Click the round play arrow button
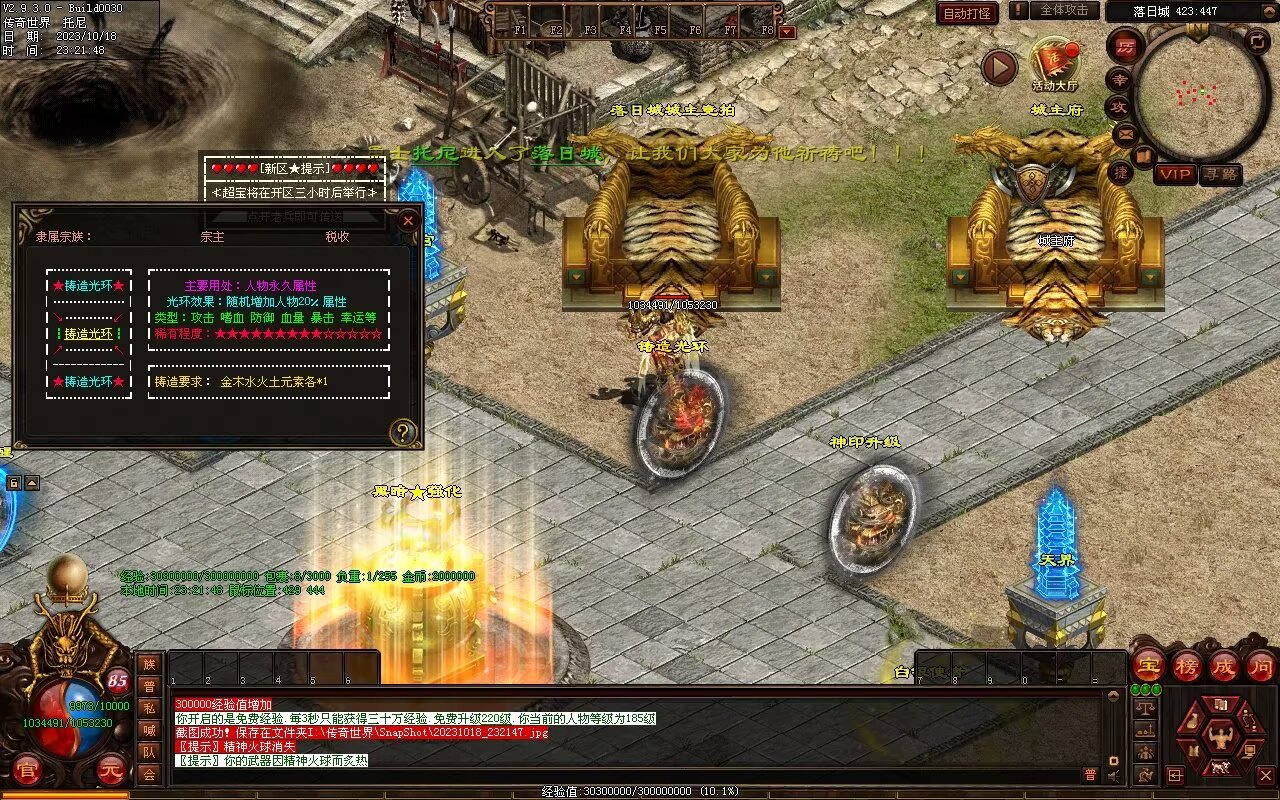Image resolution: width=1280 pixels, height=800 pixels. [999, 67]
